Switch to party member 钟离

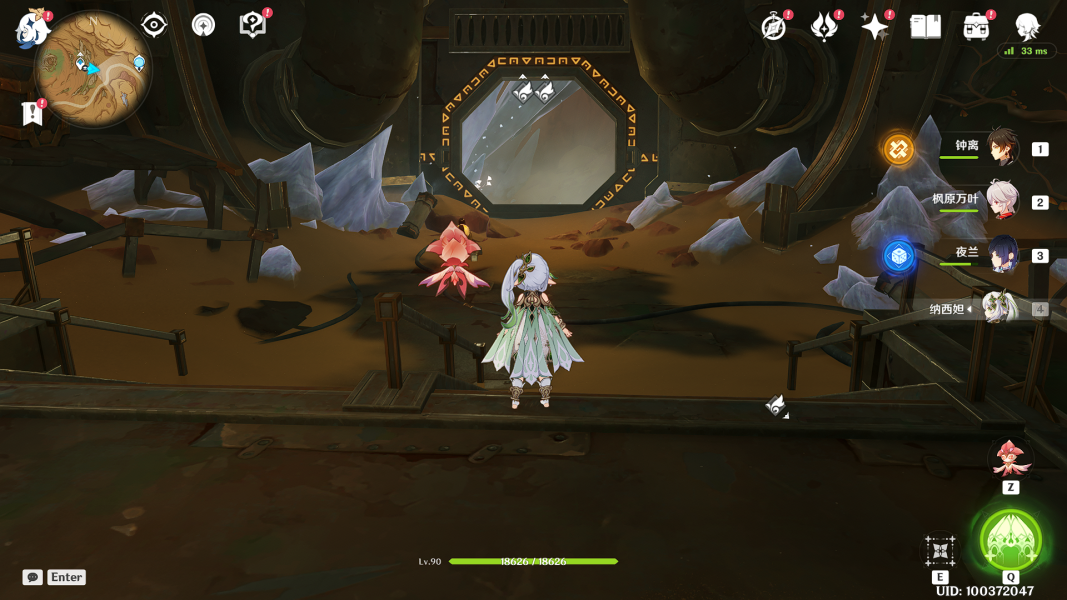(1002, 148)
